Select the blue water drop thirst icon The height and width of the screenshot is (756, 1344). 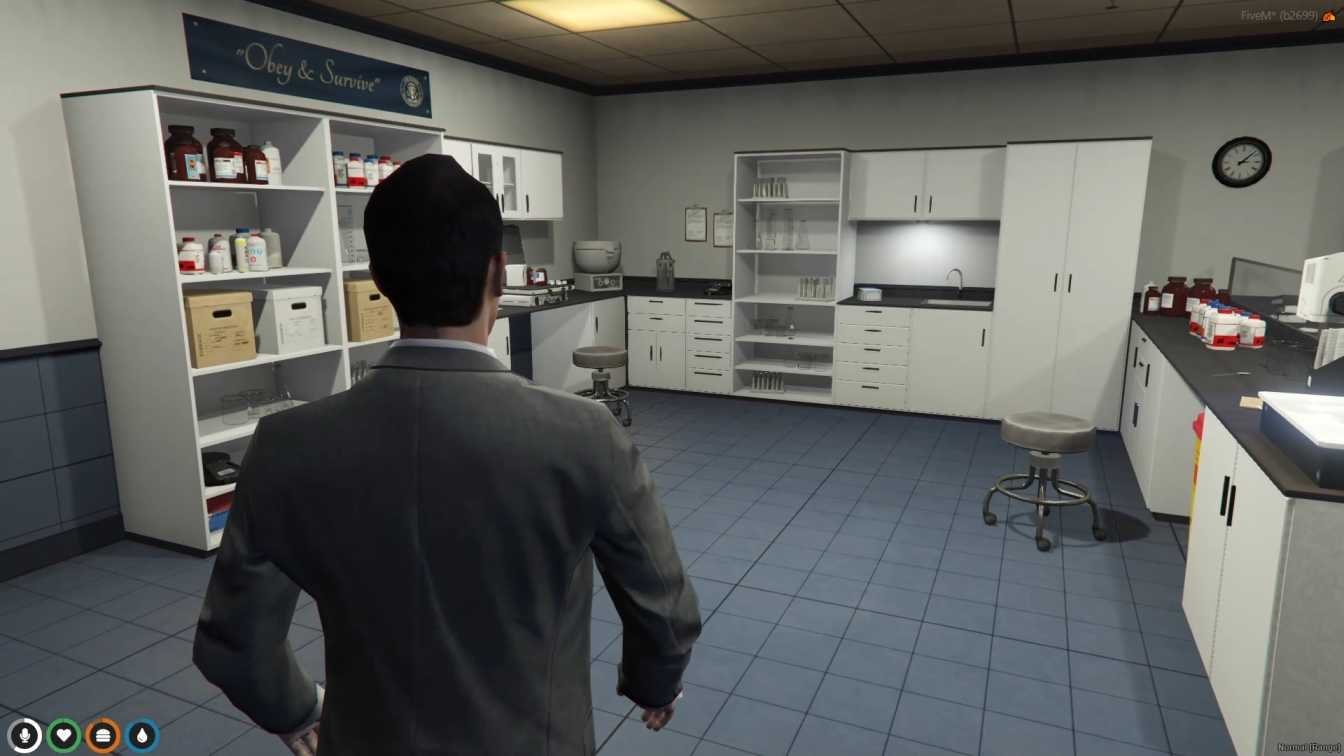(141, 736)
